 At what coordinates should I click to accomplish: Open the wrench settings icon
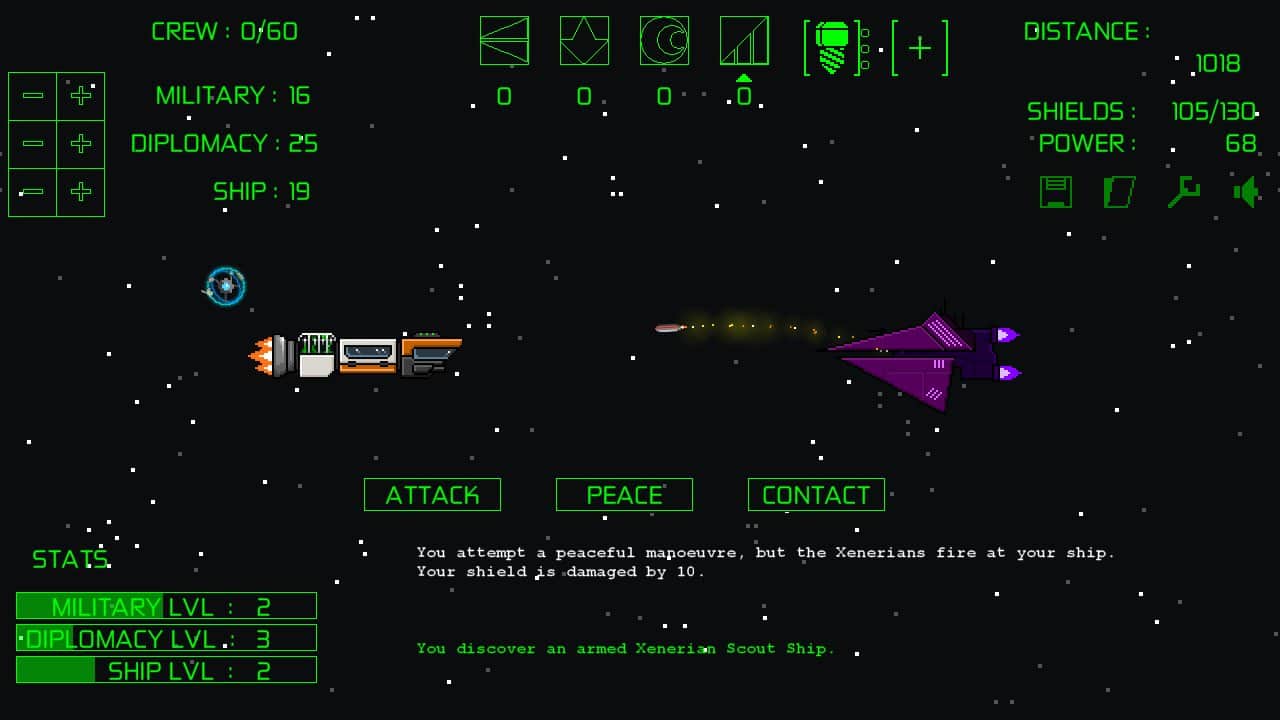(1183, 192)
